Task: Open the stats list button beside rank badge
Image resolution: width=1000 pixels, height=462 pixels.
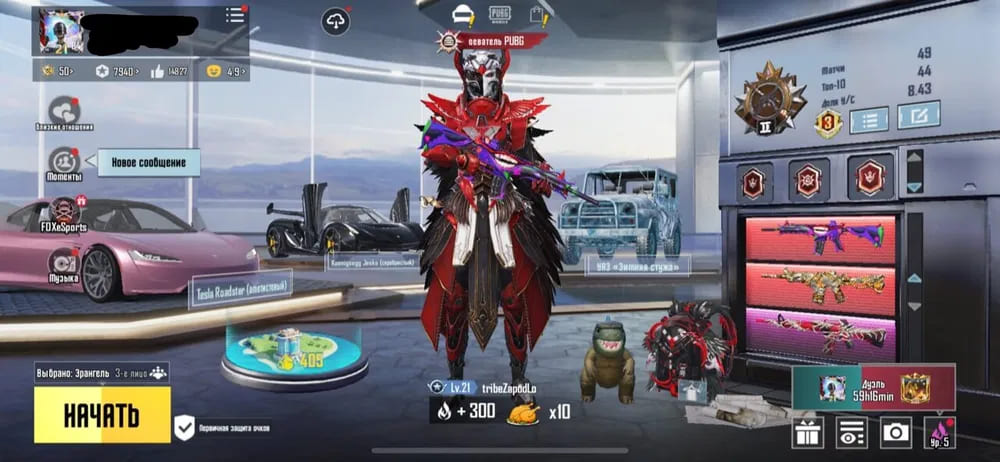Action: [x=868, y=121]
